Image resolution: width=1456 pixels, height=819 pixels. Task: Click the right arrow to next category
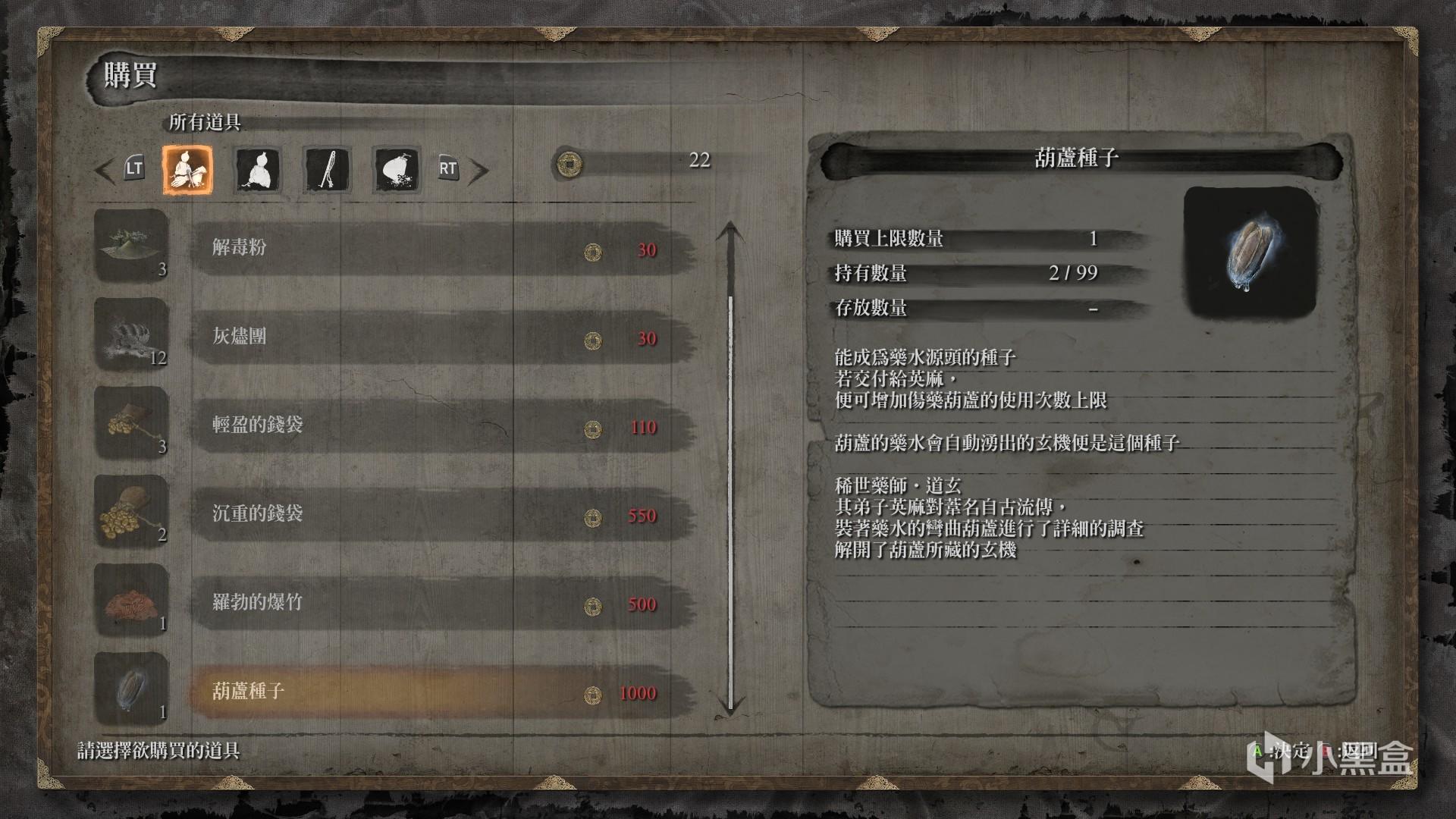tap(479, 170)
